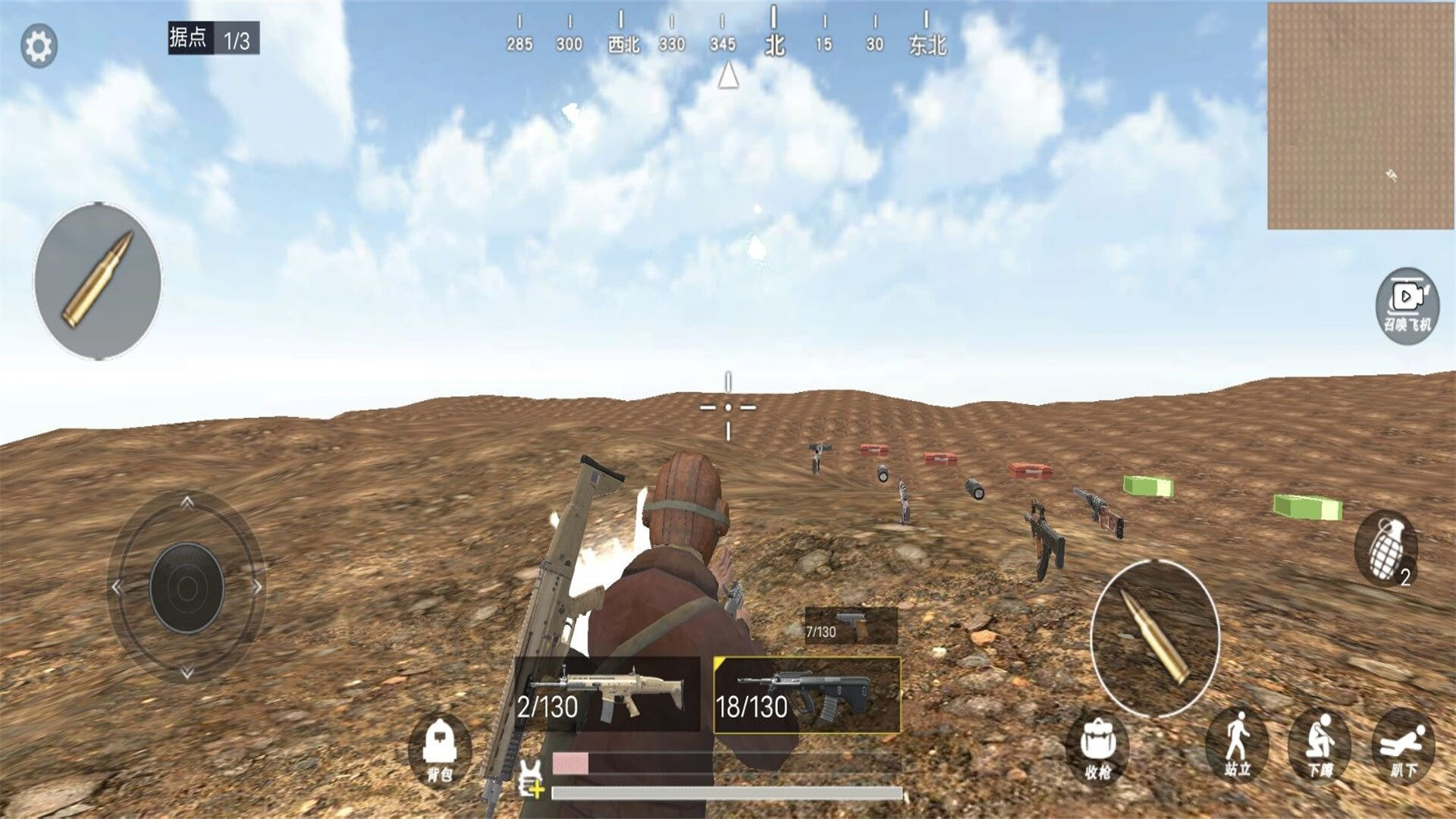This screenshot has height=819, width=1456.
Task: Use the armor vest plus icon
Action: pyautogui.click(x=532, y=779)
